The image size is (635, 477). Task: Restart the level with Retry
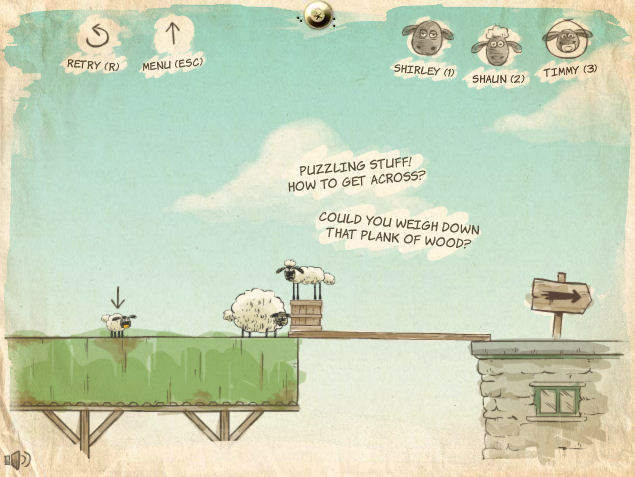(x=95, y=36)
